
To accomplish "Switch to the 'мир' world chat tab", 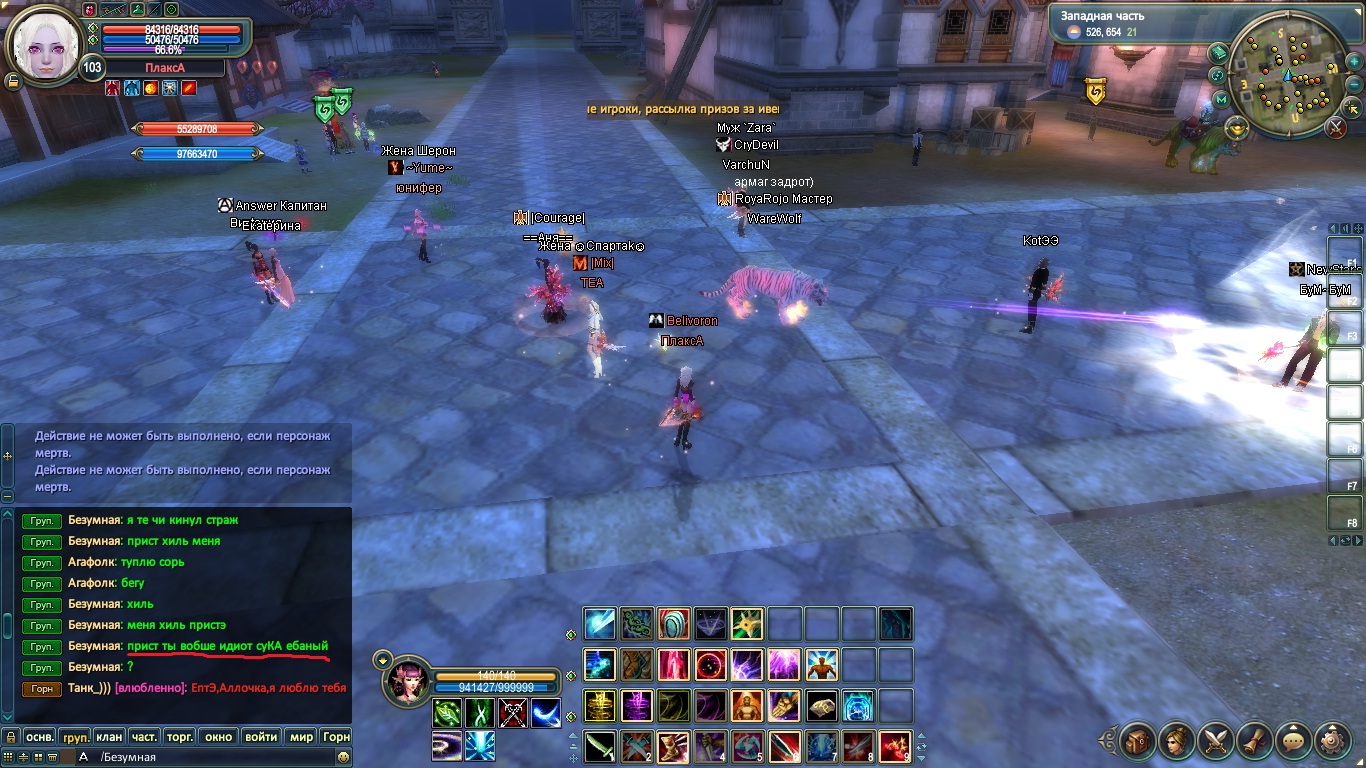I will [301, 737].
